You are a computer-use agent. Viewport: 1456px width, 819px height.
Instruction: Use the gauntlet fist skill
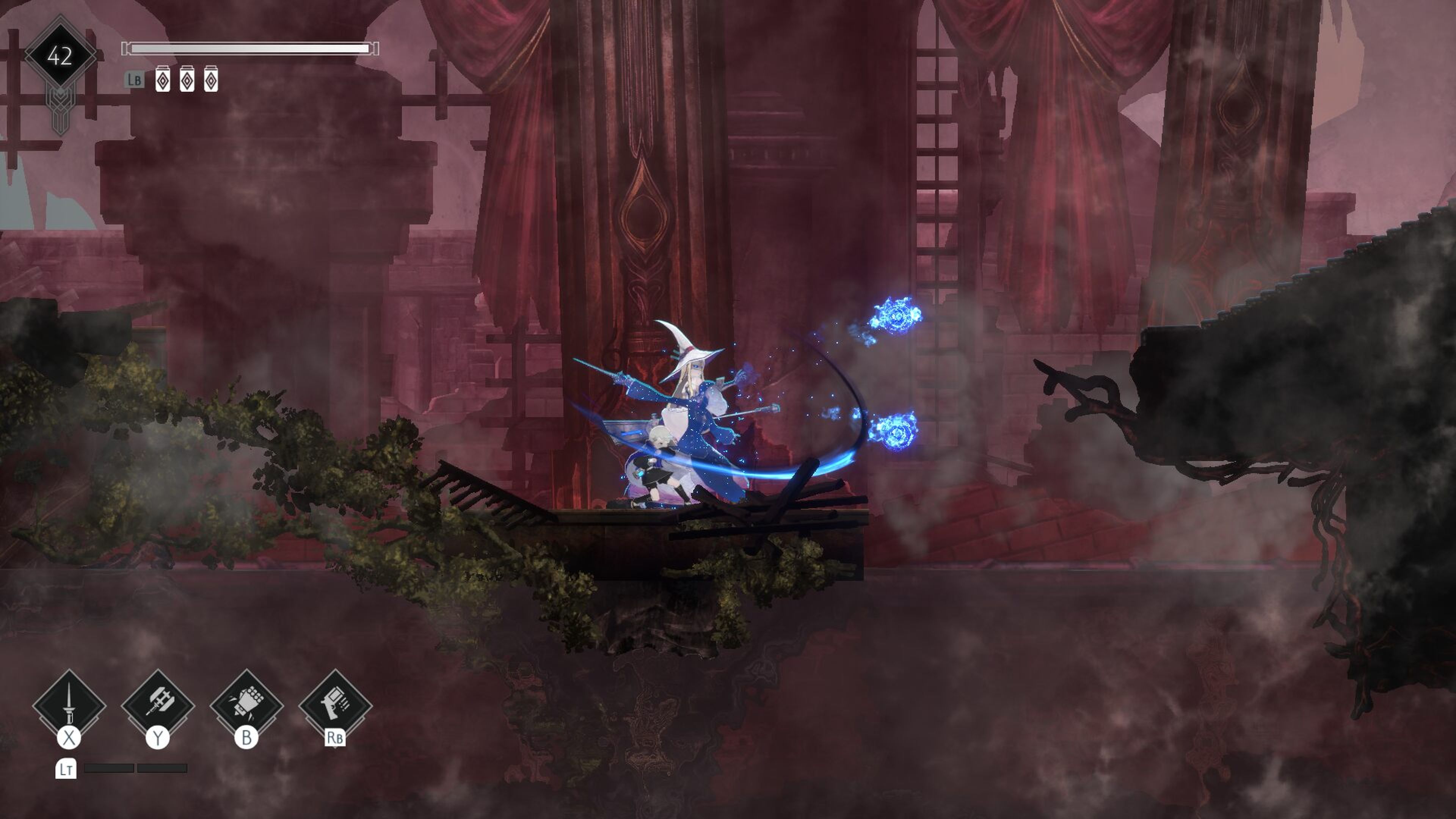pos(246,704)
